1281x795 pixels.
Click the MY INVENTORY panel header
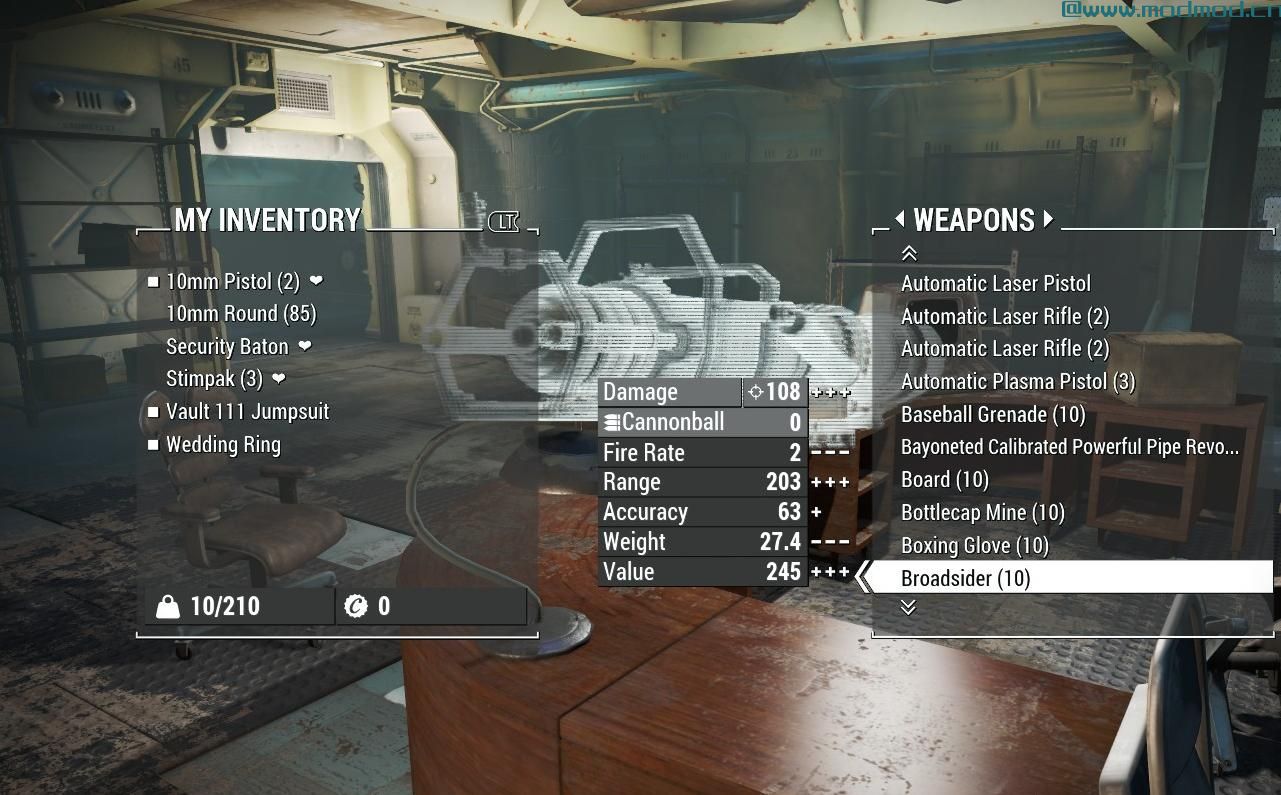(x=267, y=220)
